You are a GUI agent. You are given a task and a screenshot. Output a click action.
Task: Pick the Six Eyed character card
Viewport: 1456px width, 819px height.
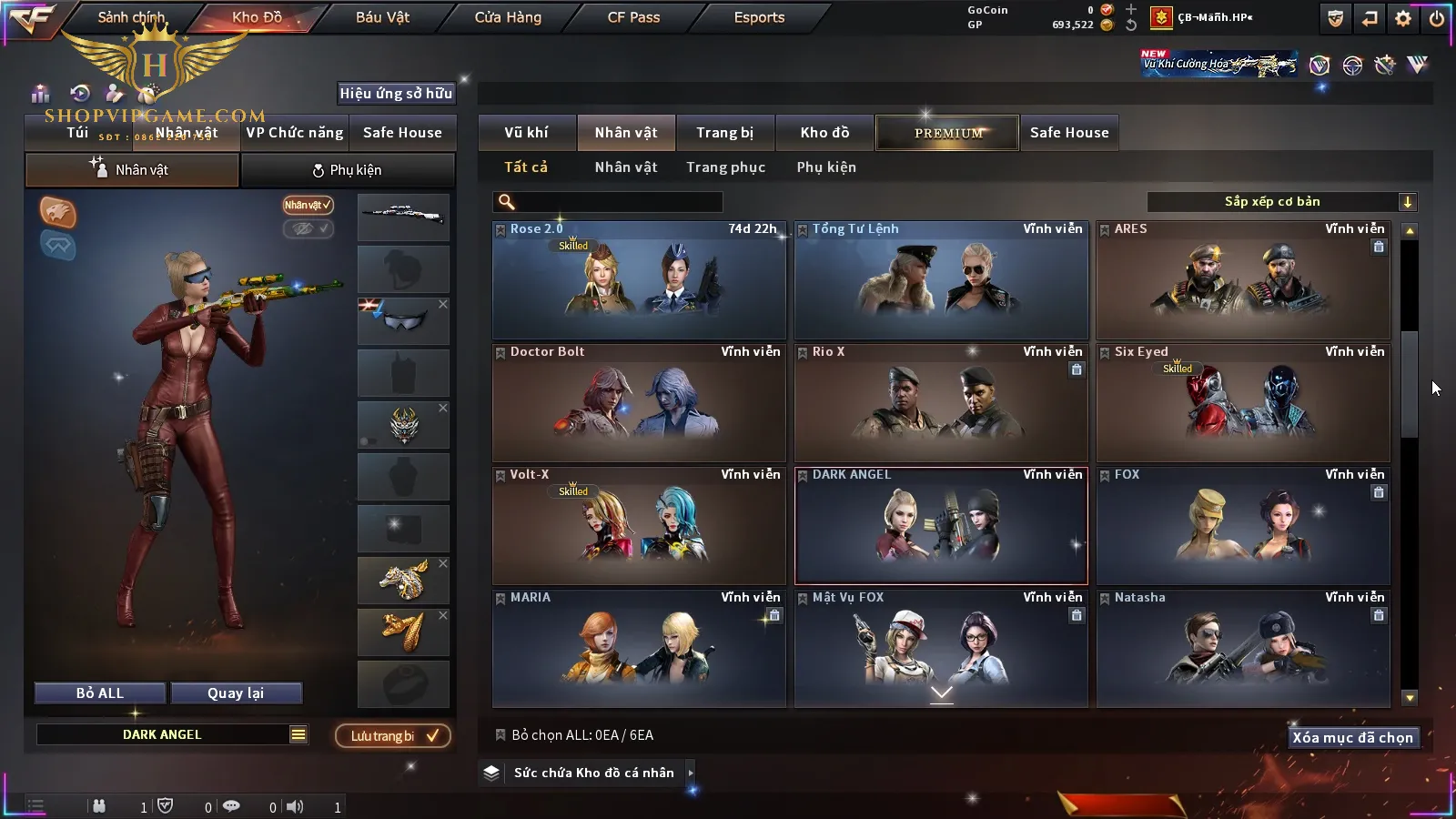coord(1243,403)
